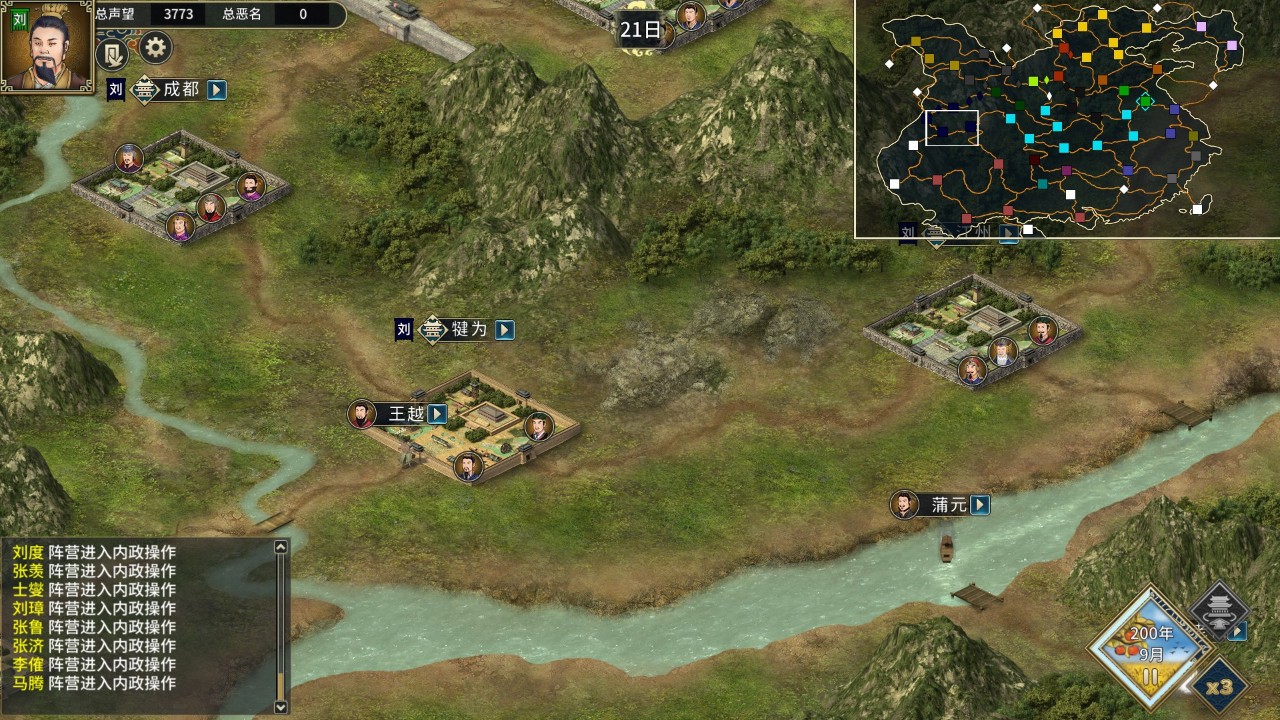
Task: Click the 21日 day indicator
Action: 640,31
